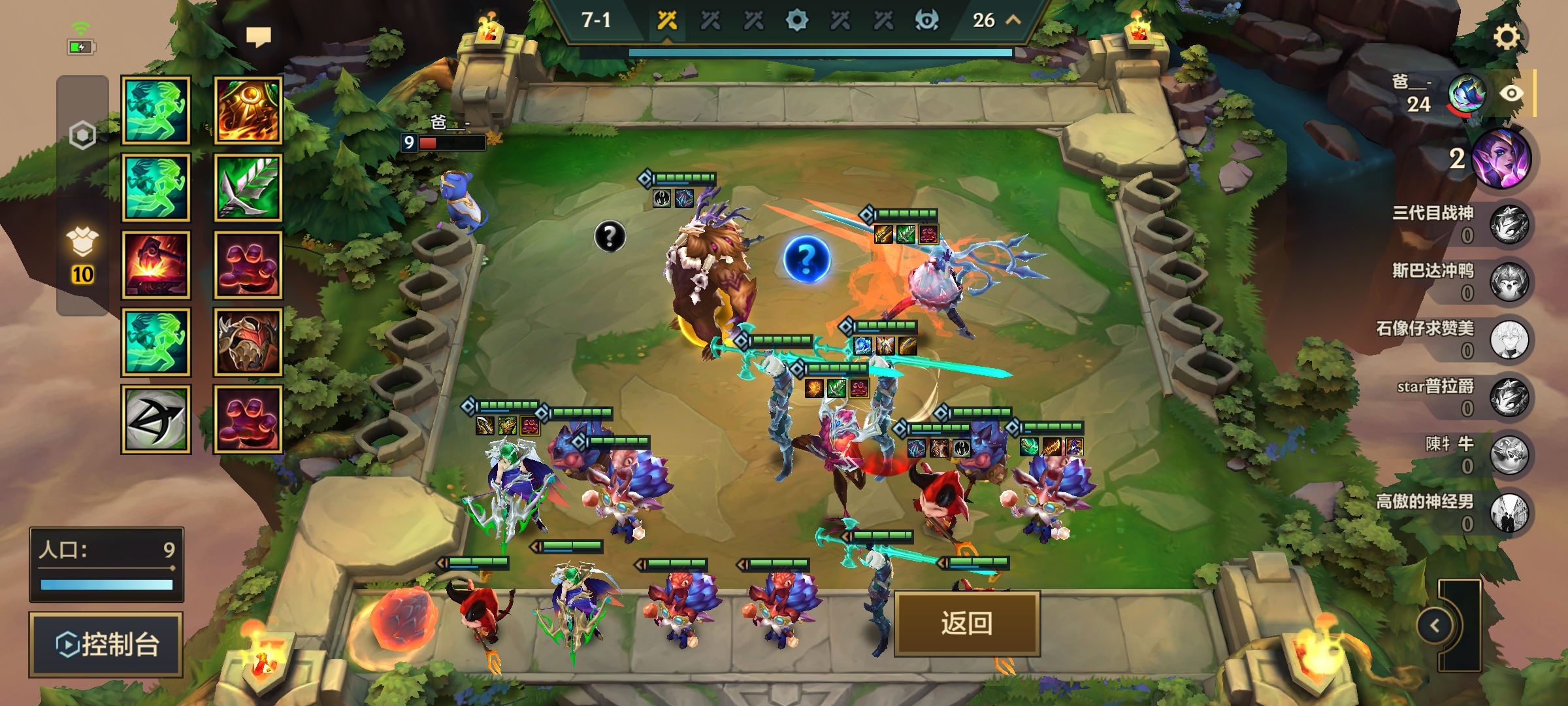
Task: Select the white bow trait icon
Action: (x=156, y=419)
